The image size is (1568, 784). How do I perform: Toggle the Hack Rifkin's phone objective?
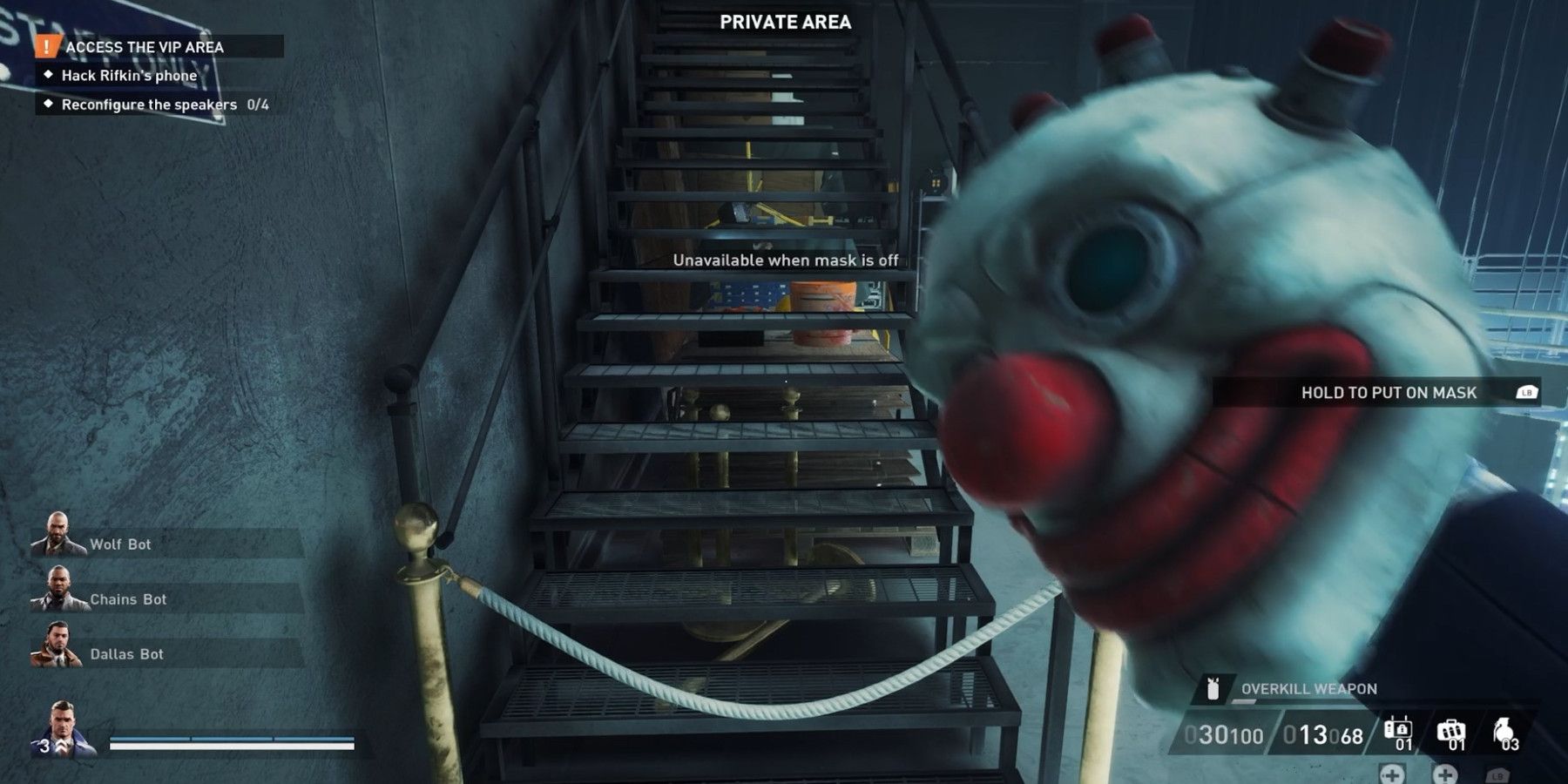131,76
